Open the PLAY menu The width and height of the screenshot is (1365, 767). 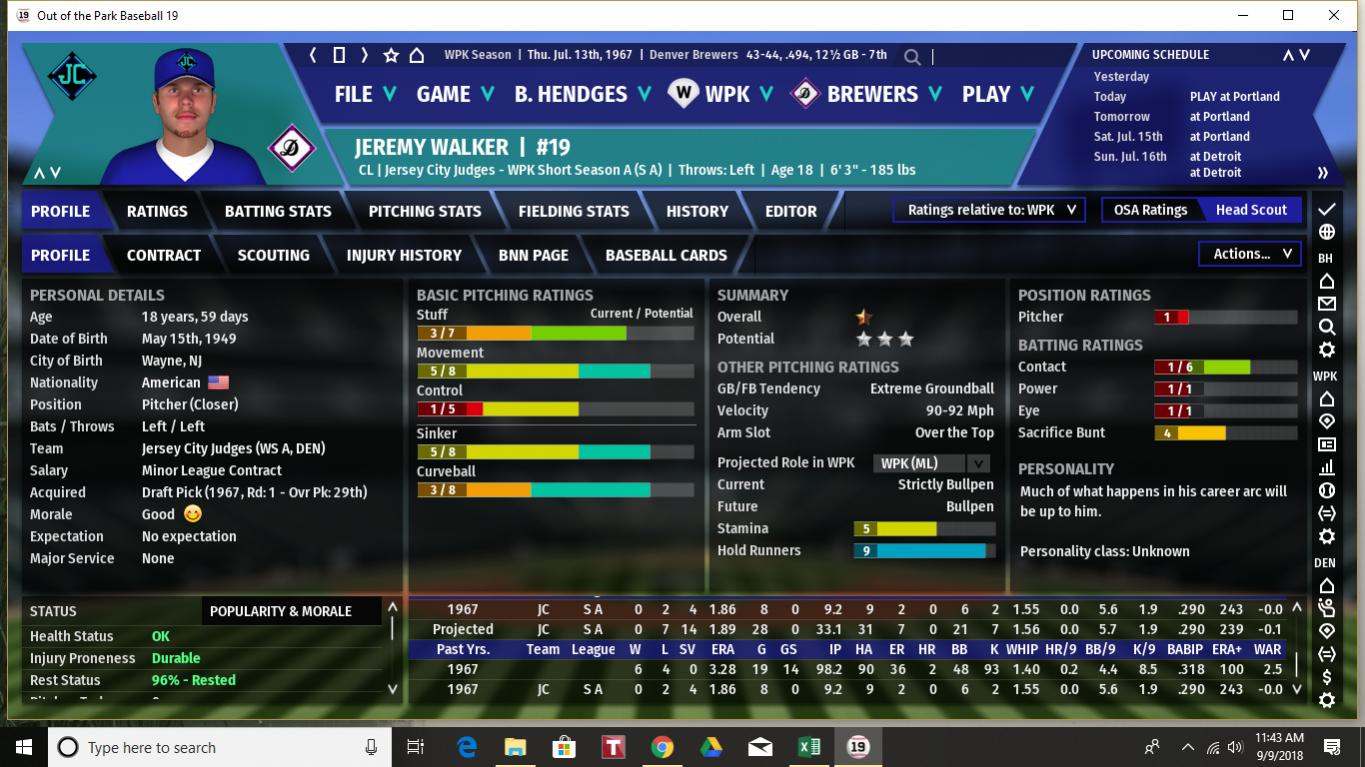click(x=997, y=94)
